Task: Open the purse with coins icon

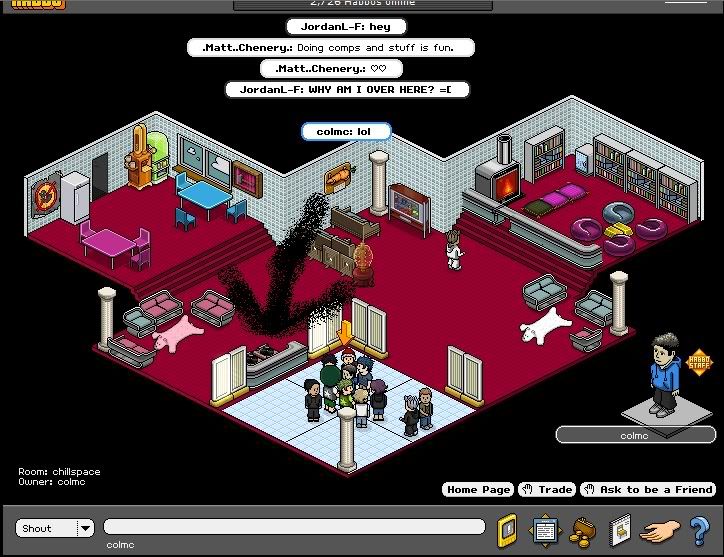Action: pyautogui.click(x=583, y=528)
